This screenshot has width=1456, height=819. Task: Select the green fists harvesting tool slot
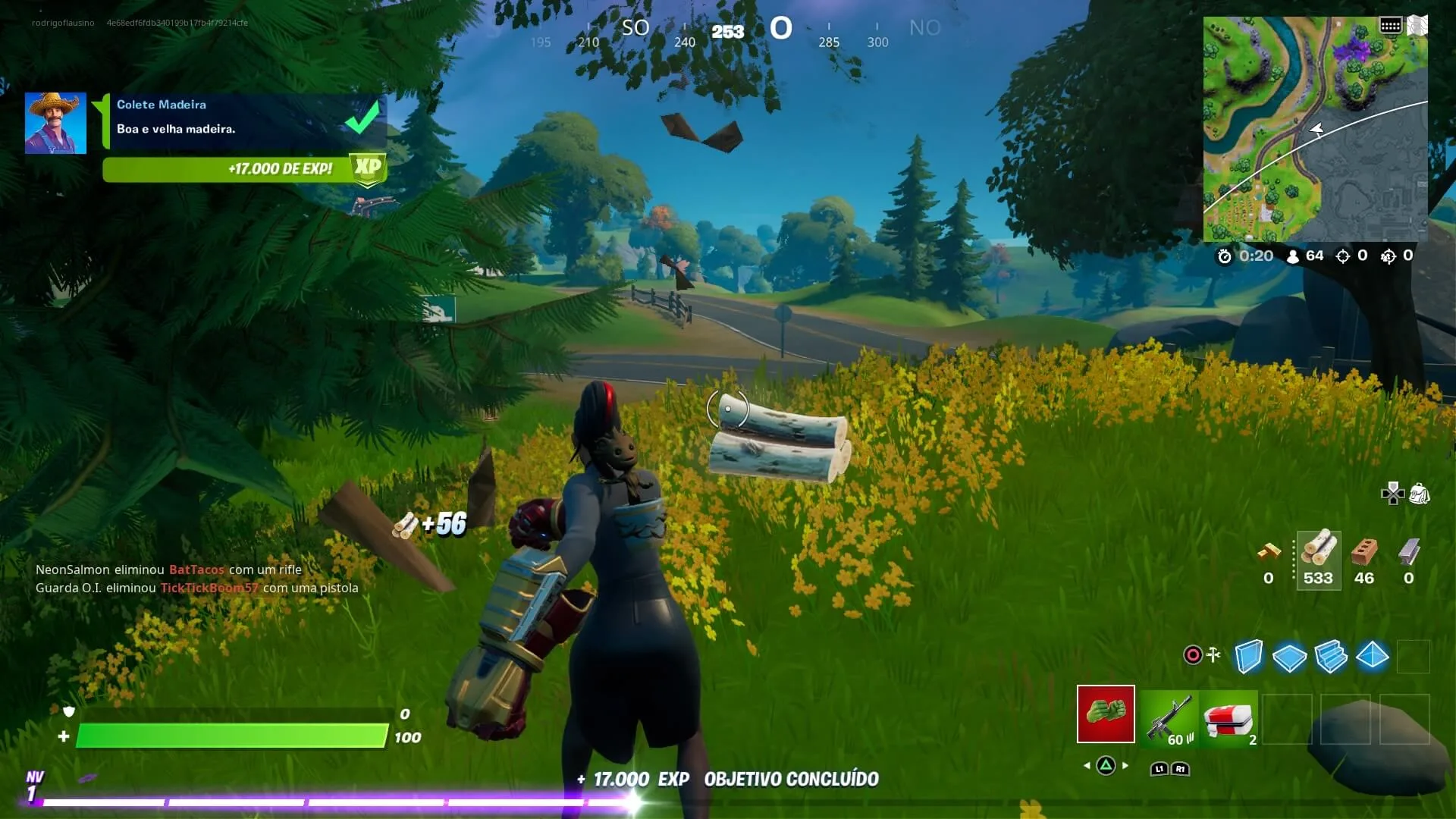1106,714
